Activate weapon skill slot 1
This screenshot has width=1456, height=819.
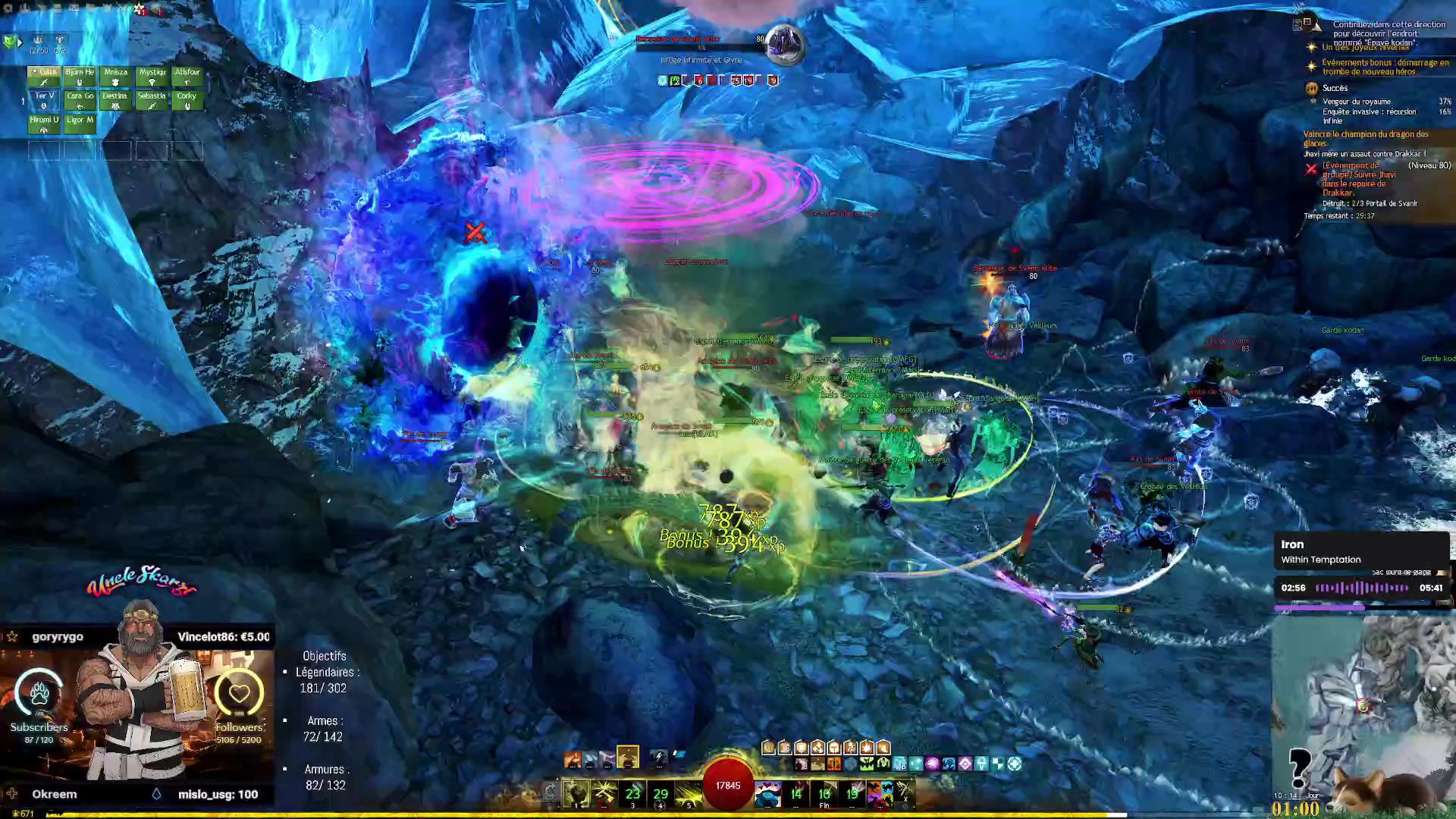pyautogui.click(x=576, y=793)
